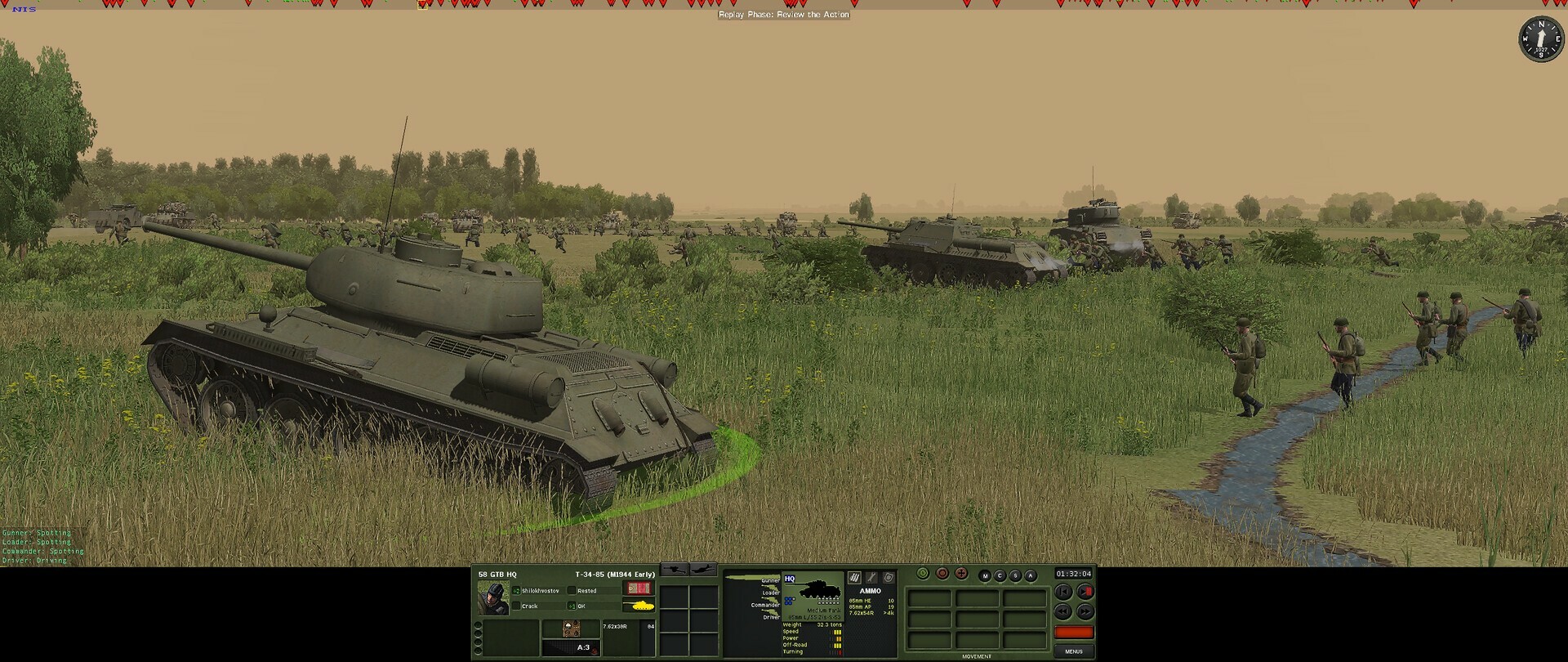Click the wrench subsystem damage icon
This screenshot has height=662, width=1568.
(872, 578)
